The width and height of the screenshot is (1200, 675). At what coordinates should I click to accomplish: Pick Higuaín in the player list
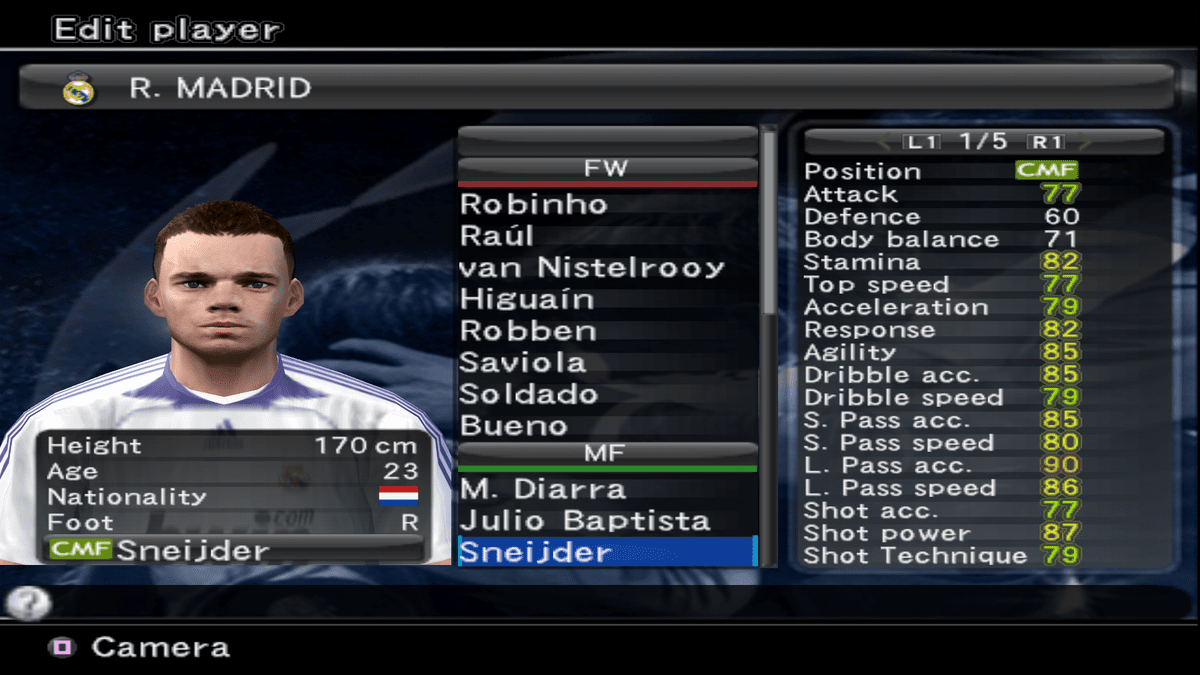click(527, 299)
